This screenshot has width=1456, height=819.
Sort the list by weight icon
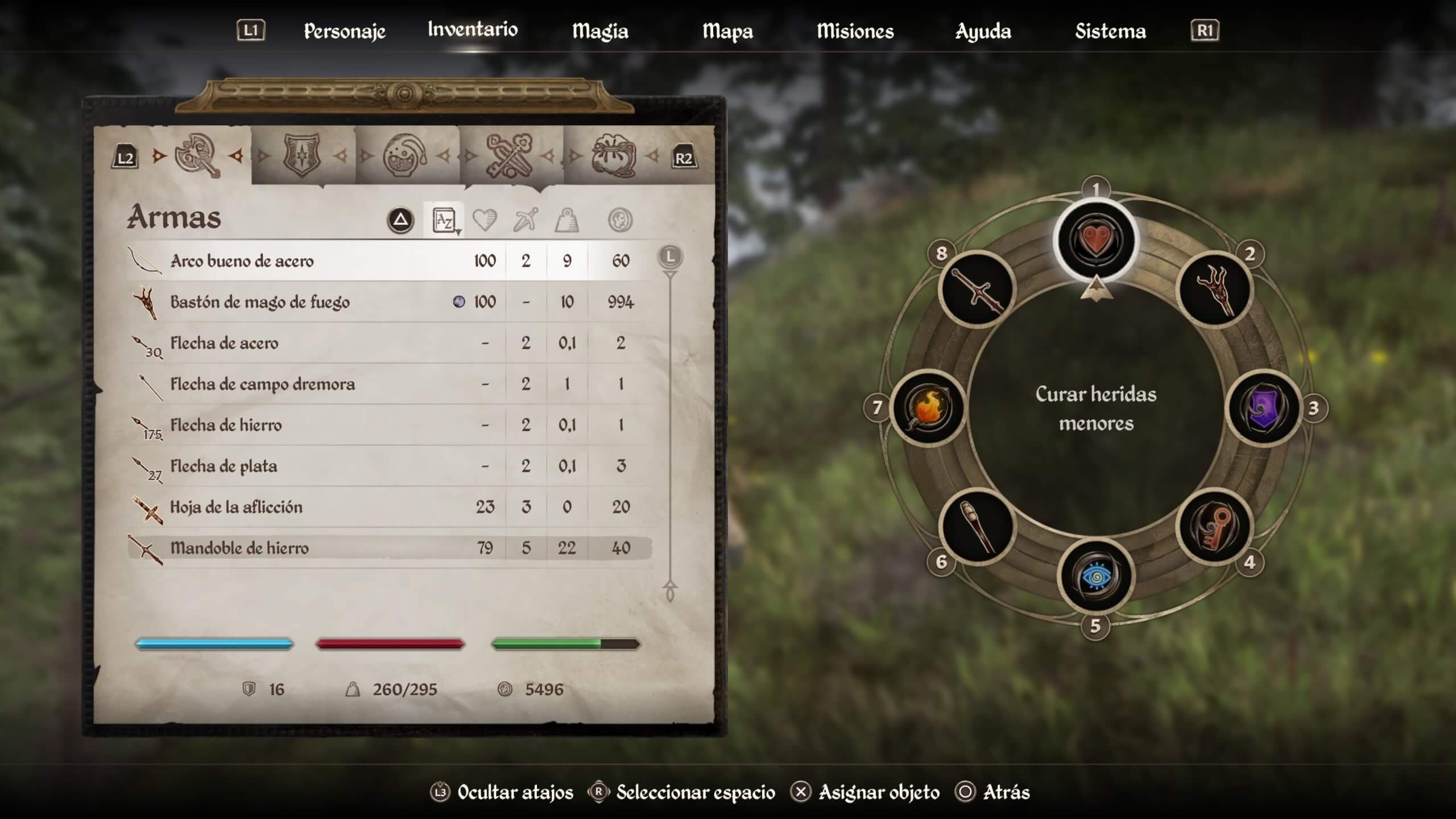(566, 220)
